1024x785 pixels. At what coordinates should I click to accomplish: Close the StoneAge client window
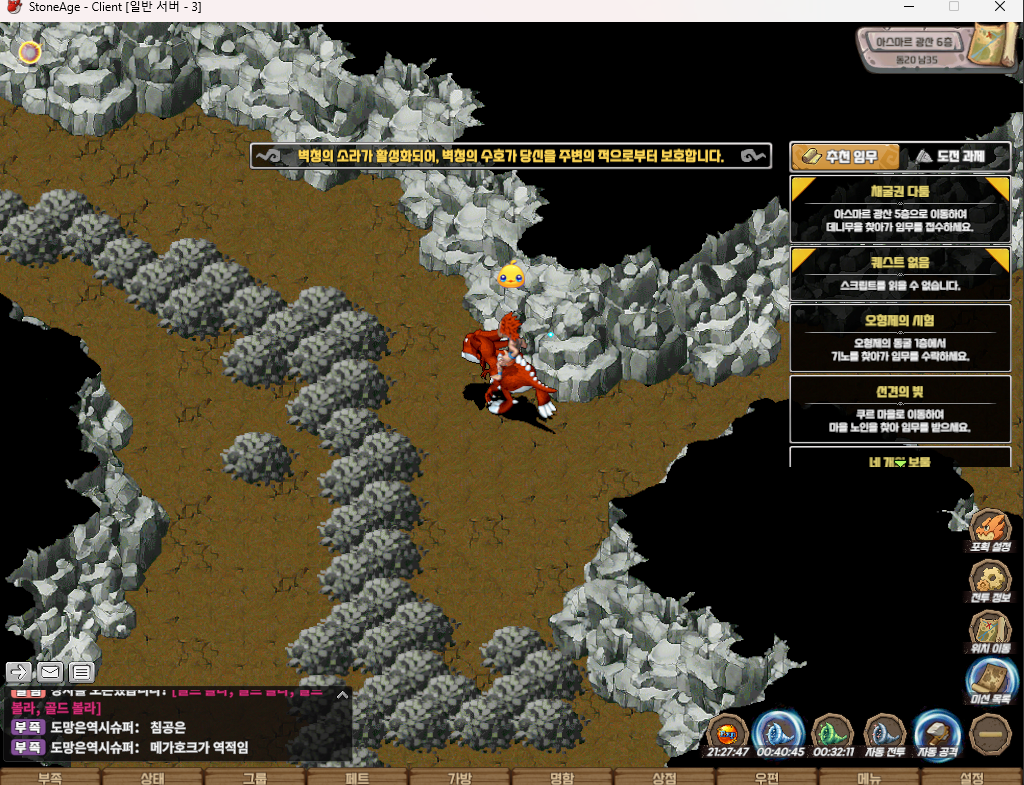point(1000,7)
